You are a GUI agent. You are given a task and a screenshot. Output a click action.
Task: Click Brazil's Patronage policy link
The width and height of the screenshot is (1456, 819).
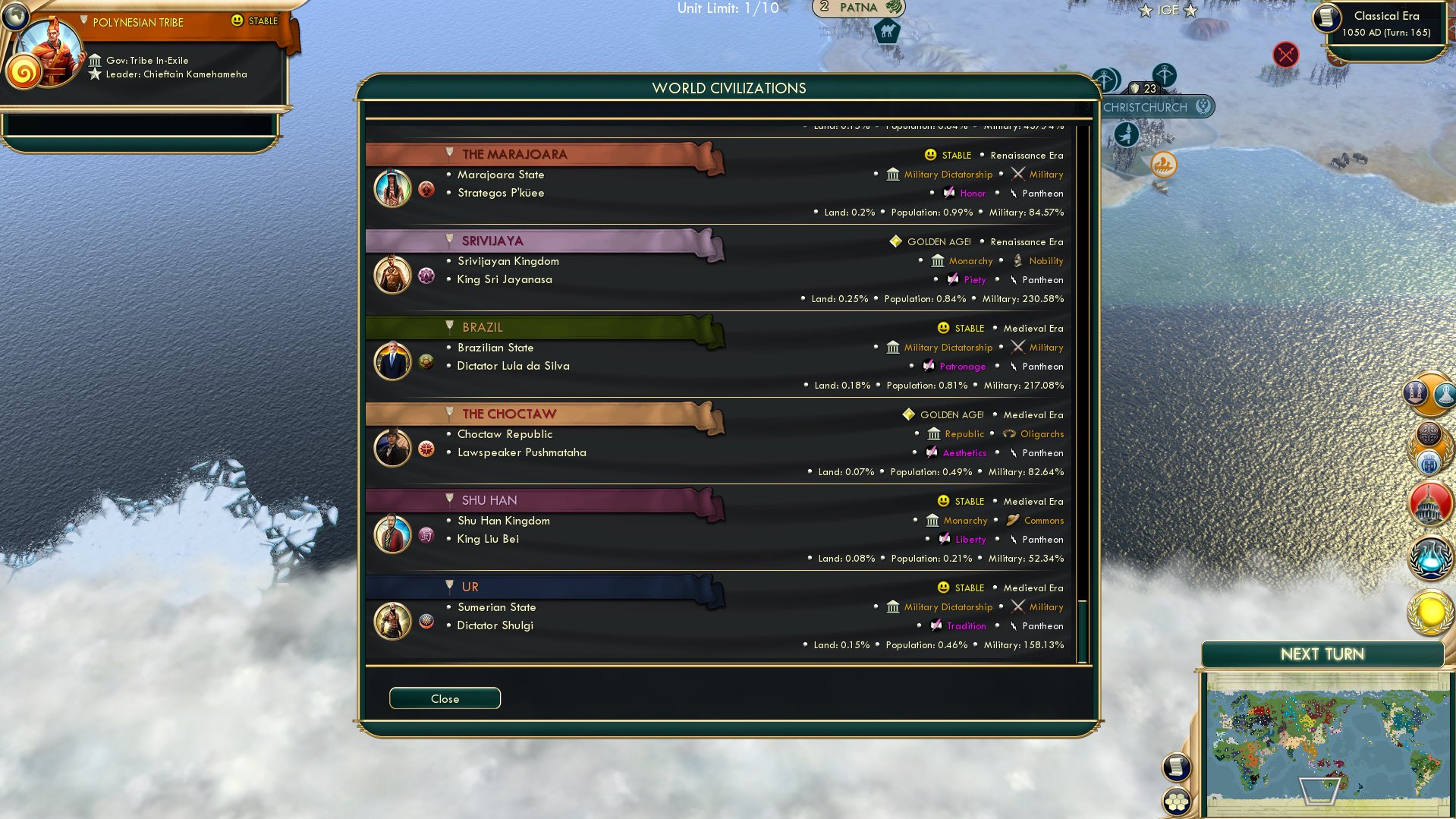(x=962, y=367)
